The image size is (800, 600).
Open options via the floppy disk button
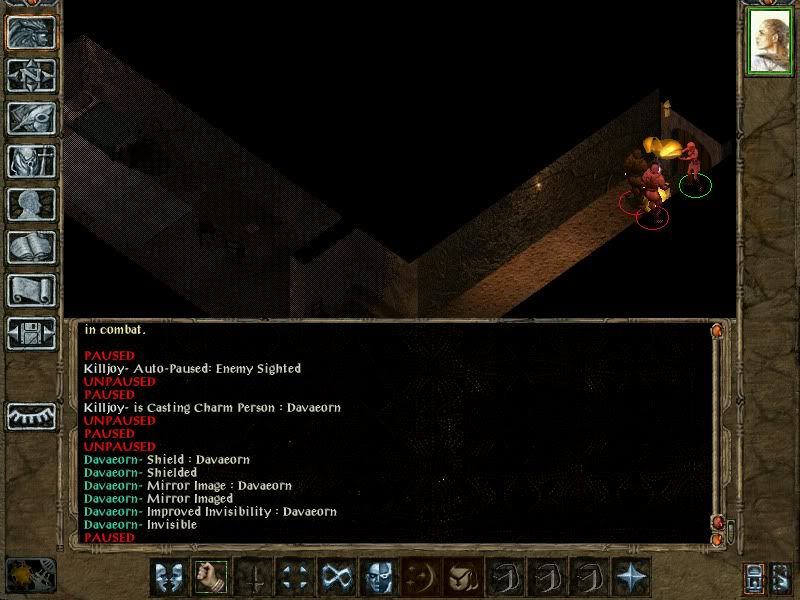pos(31,333)
